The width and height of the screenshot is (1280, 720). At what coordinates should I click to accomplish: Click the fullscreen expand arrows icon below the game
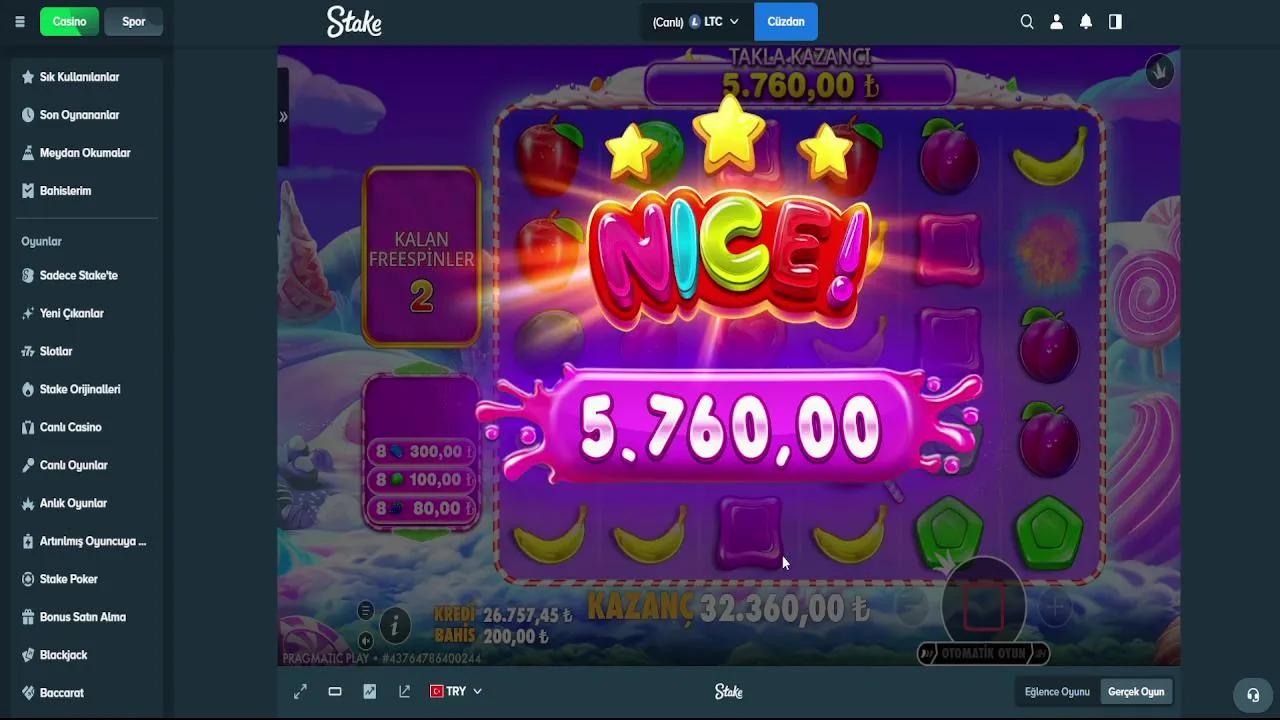tap(300, 691)
